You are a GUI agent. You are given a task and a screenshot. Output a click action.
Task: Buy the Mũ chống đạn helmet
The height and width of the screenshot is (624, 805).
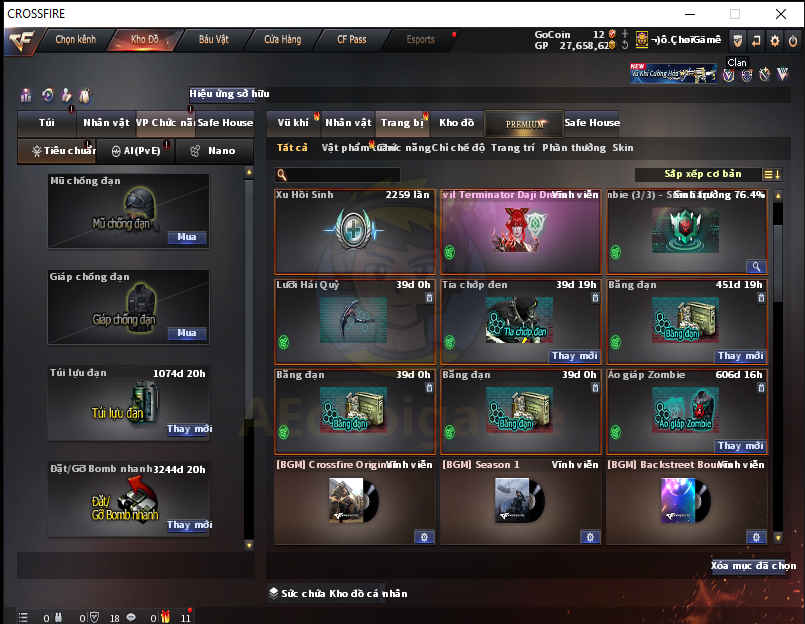(186, 238)
